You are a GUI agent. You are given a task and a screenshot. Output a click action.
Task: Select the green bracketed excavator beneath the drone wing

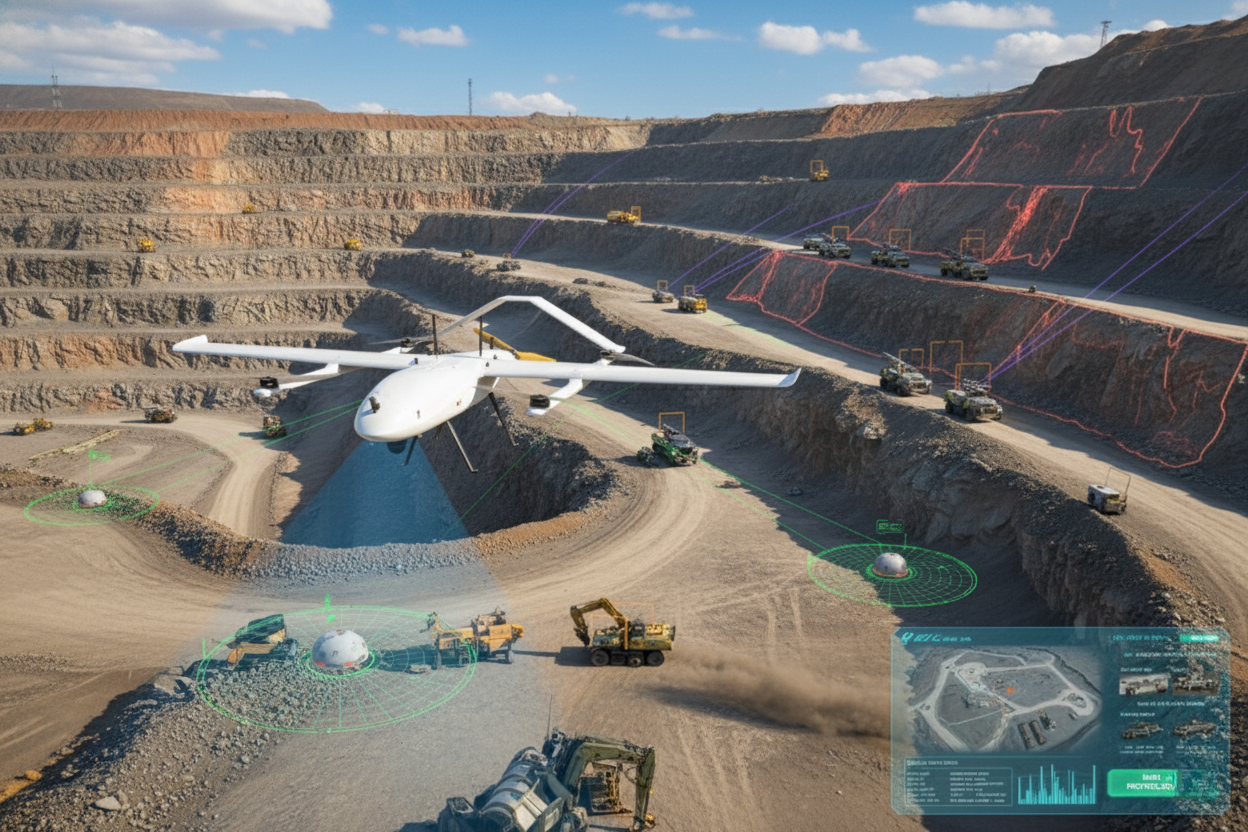(674, 445)
